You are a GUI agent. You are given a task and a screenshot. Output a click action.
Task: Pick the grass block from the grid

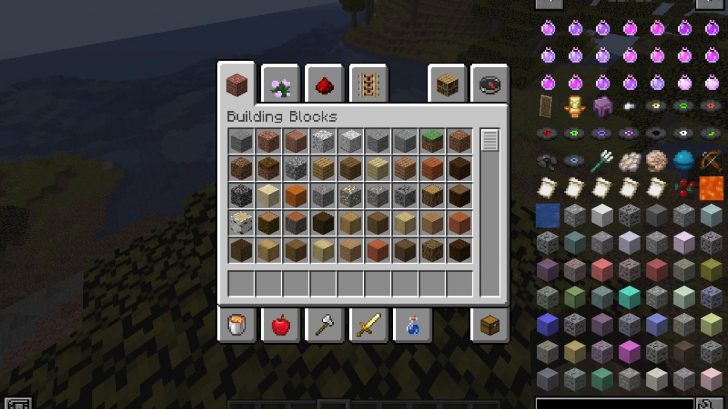[x=432, y=141]
